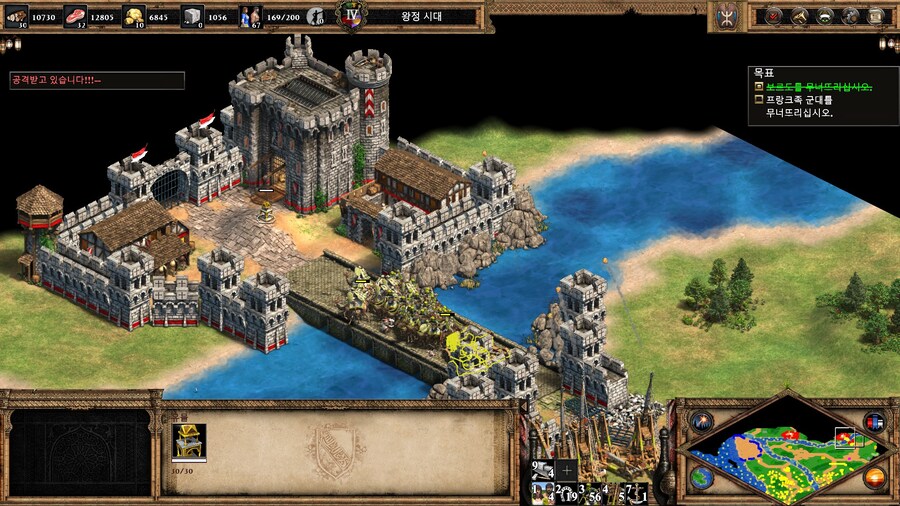Select the garrisoned unit icon in panel
This screenshot has width=900, height=506.
point(188,440)
